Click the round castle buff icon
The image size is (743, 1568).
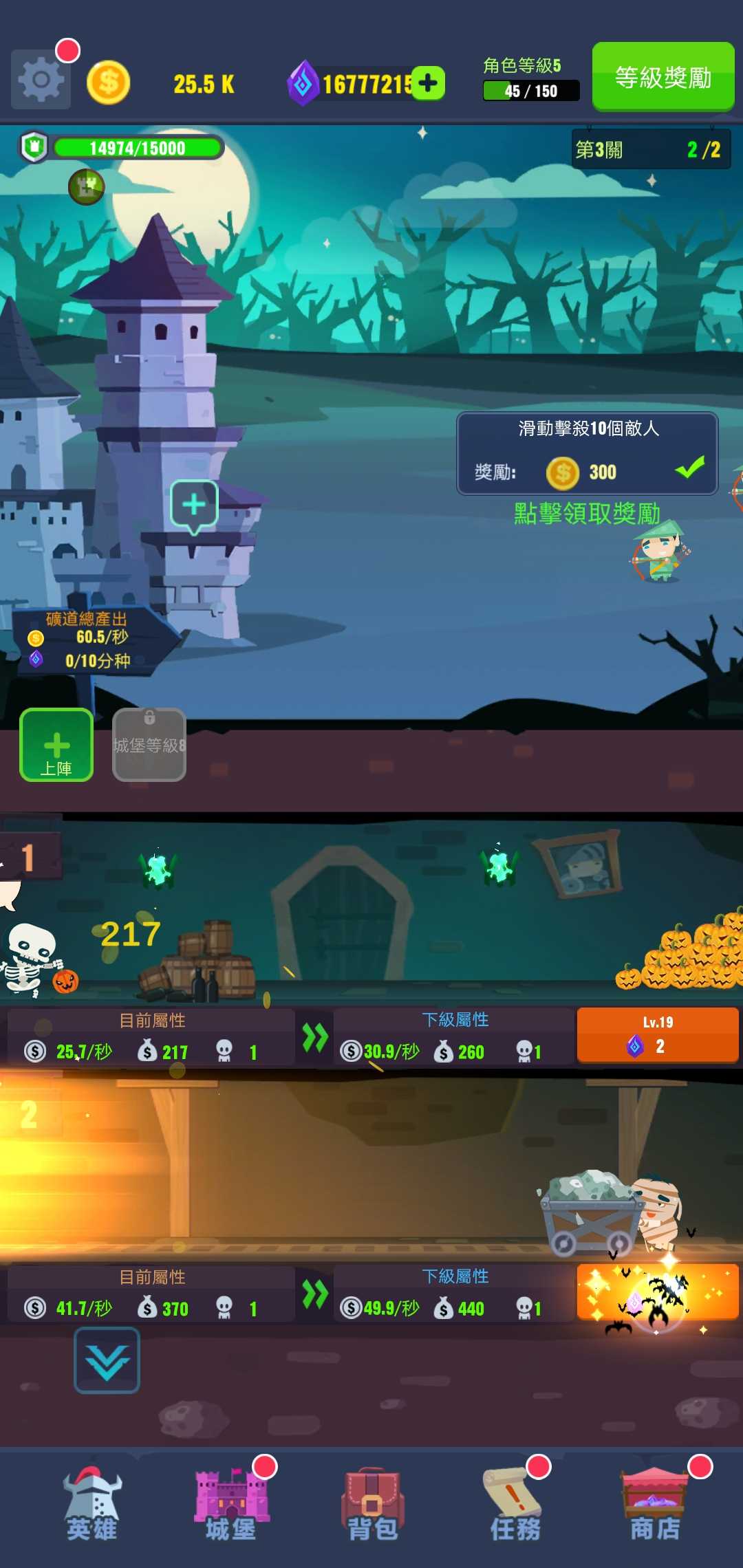(87, 186)
